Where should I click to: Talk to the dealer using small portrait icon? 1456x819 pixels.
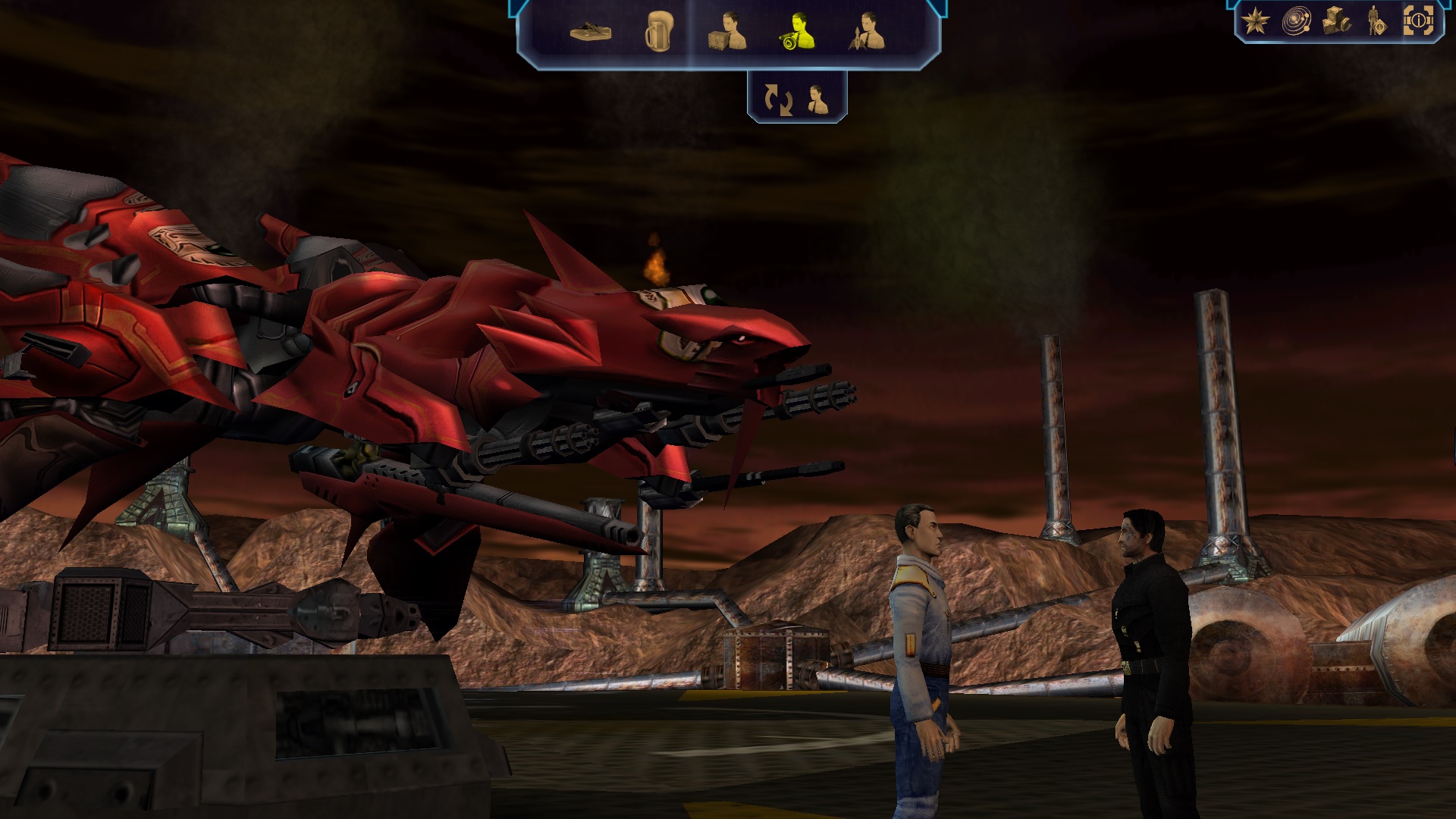[x=817, y=99]
